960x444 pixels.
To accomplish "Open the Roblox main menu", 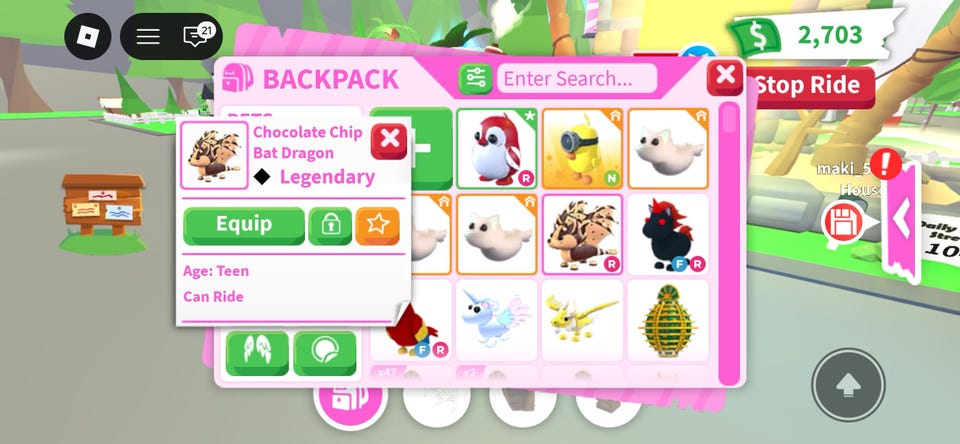I will (x=88, y=37).
